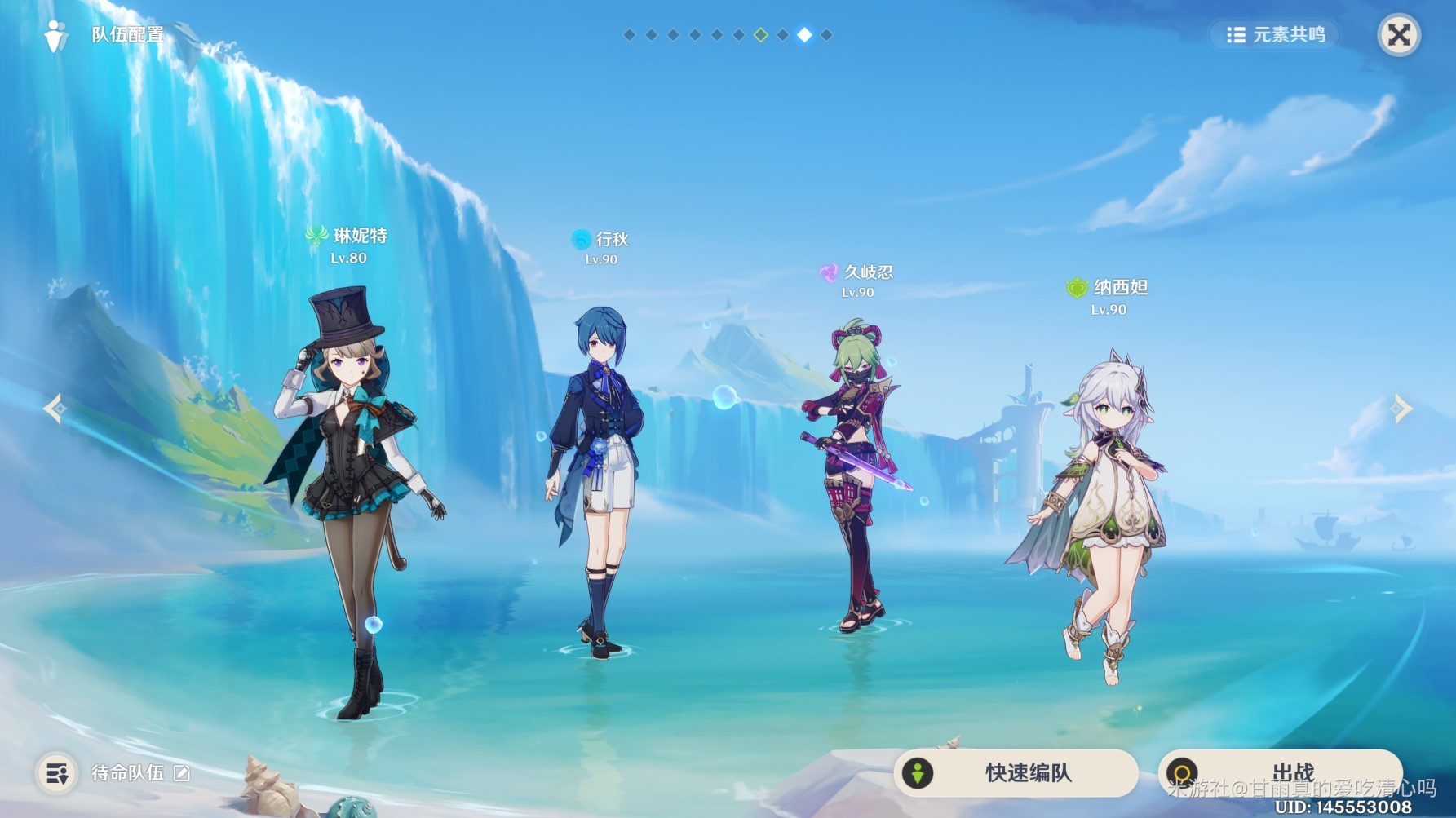This screenshot has width=1456, height=818.
Task: Open the 元素共鸣 elemental resonance panel
Action: [1276, 35]
